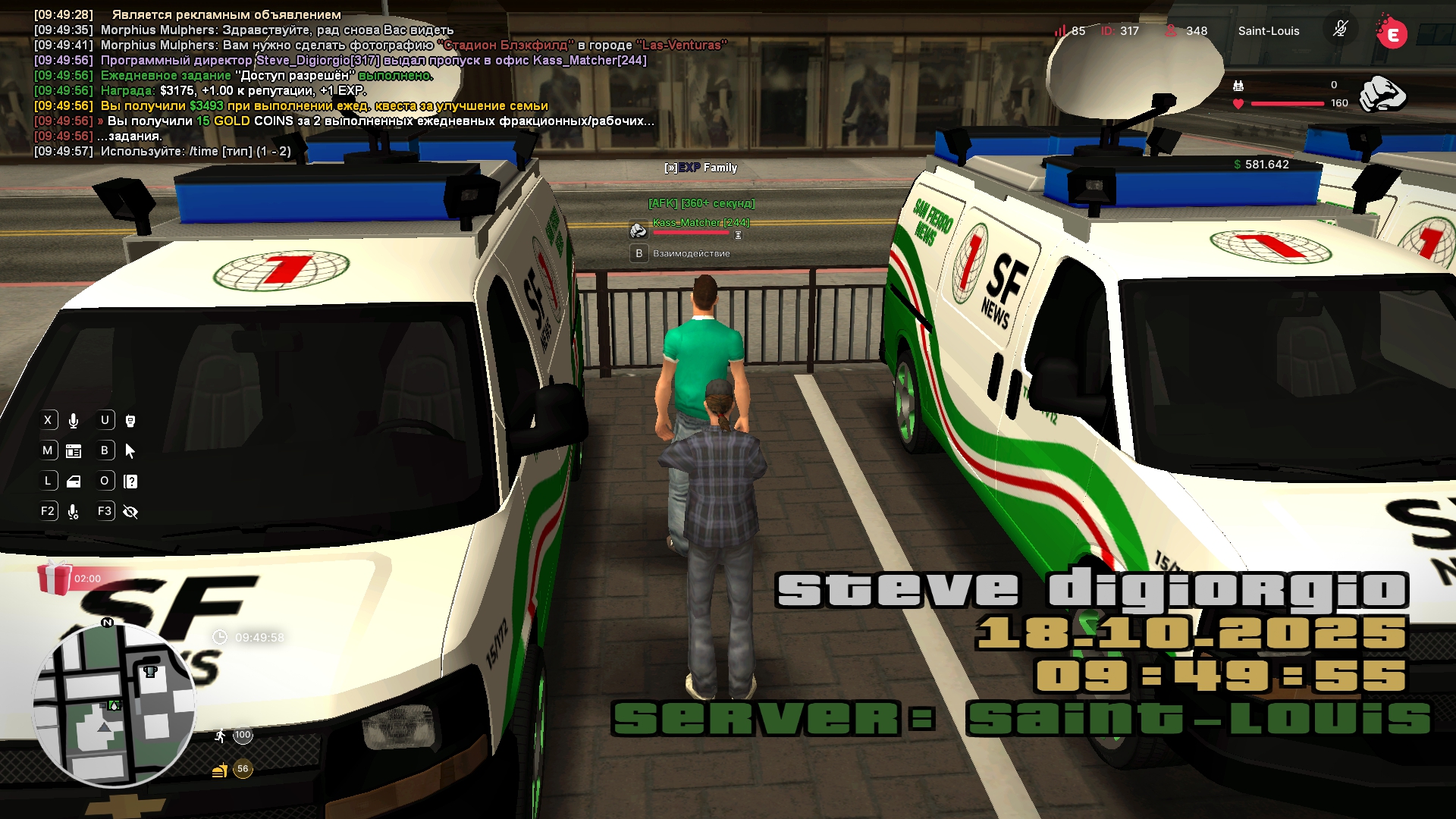
Task: Open the circular minimap
Action: pos(114,705)
